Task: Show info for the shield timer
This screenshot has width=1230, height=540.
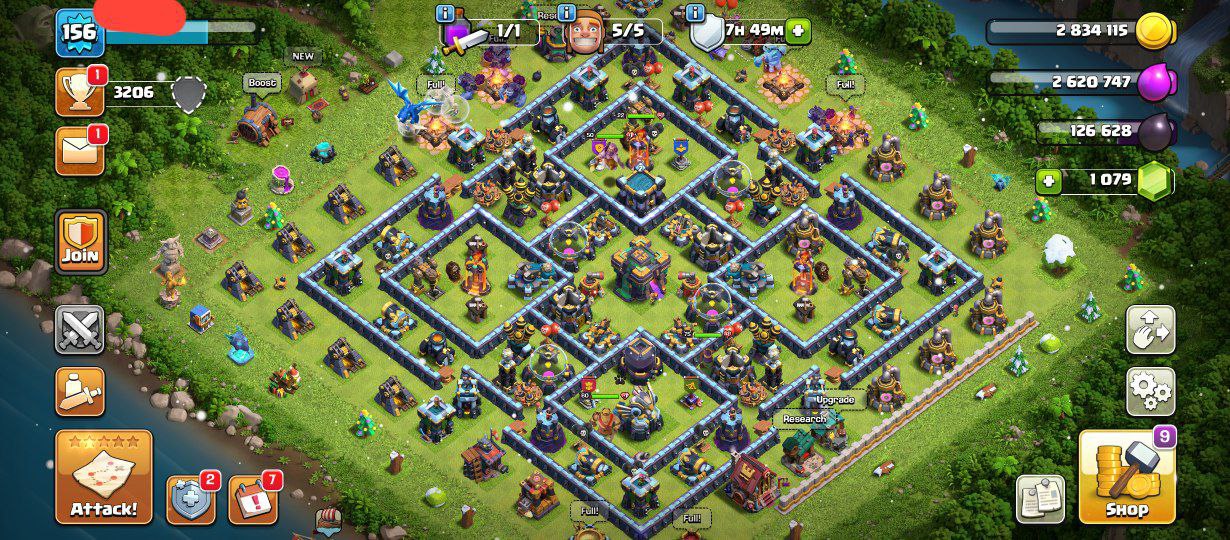Action: 696,14
